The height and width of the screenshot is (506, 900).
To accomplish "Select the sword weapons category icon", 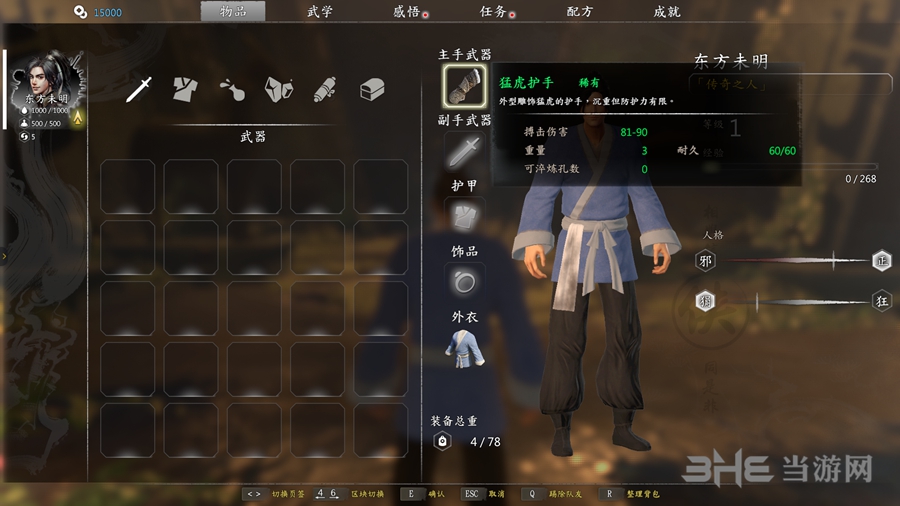I will pyautogui.click(x=139, y=89).
